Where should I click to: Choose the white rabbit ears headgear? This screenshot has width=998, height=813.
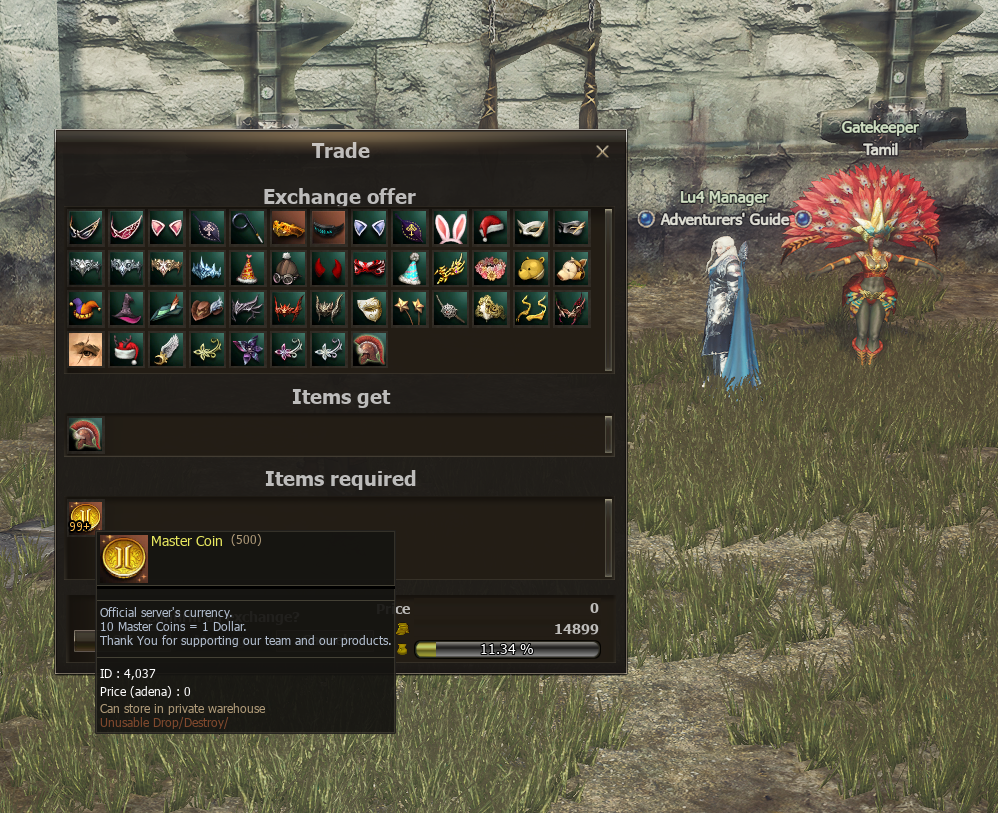[x=451, y=228]
